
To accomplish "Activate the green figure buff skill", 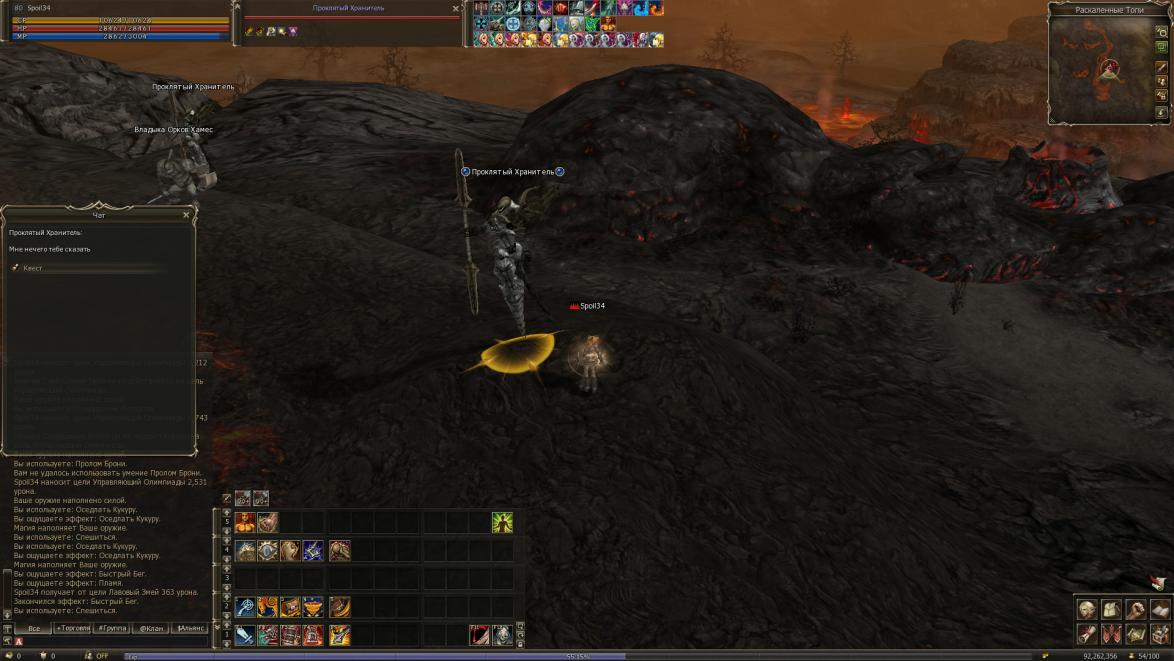I will click(x=502, y=522).
